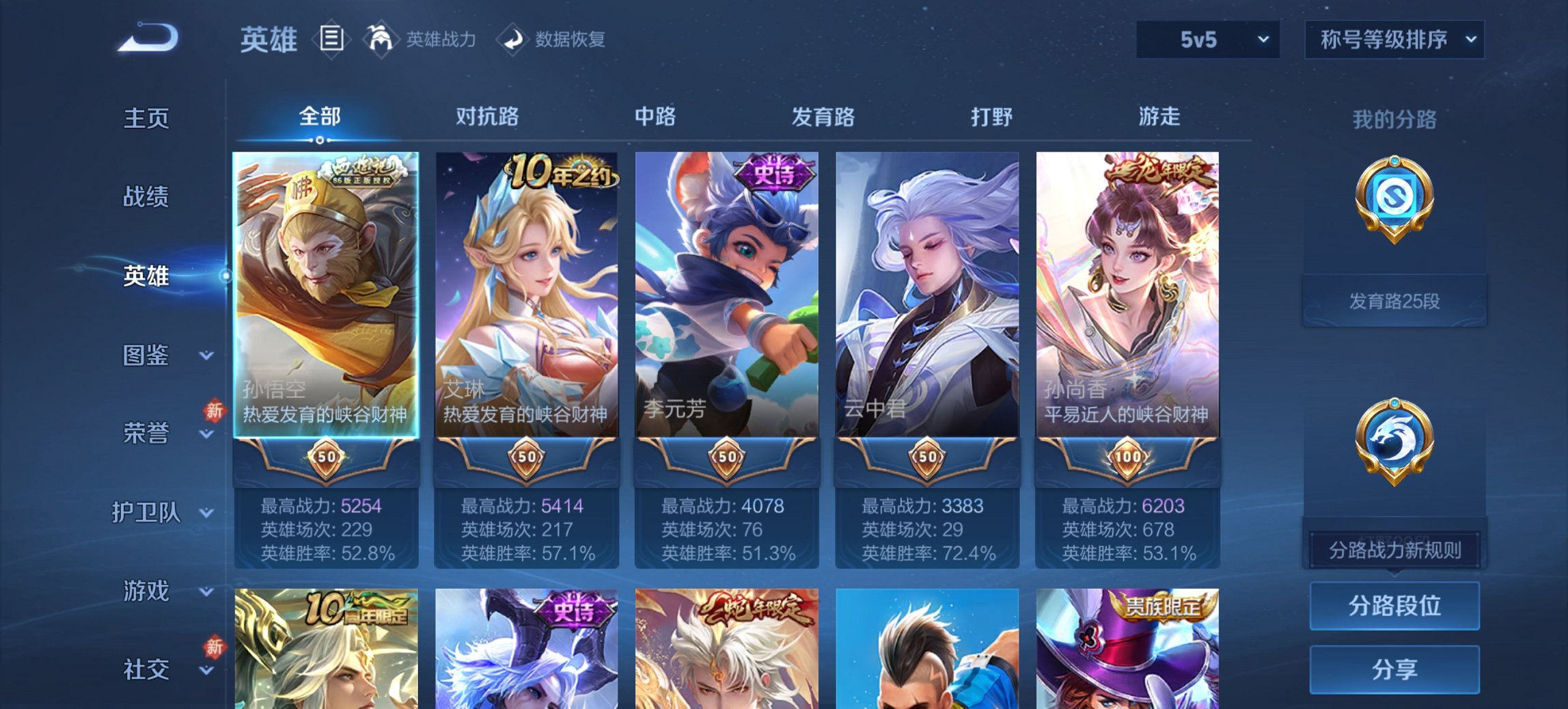Click the 分路段位 button
This screenshot has width=1568, height=709.
tap(1394, 606)
